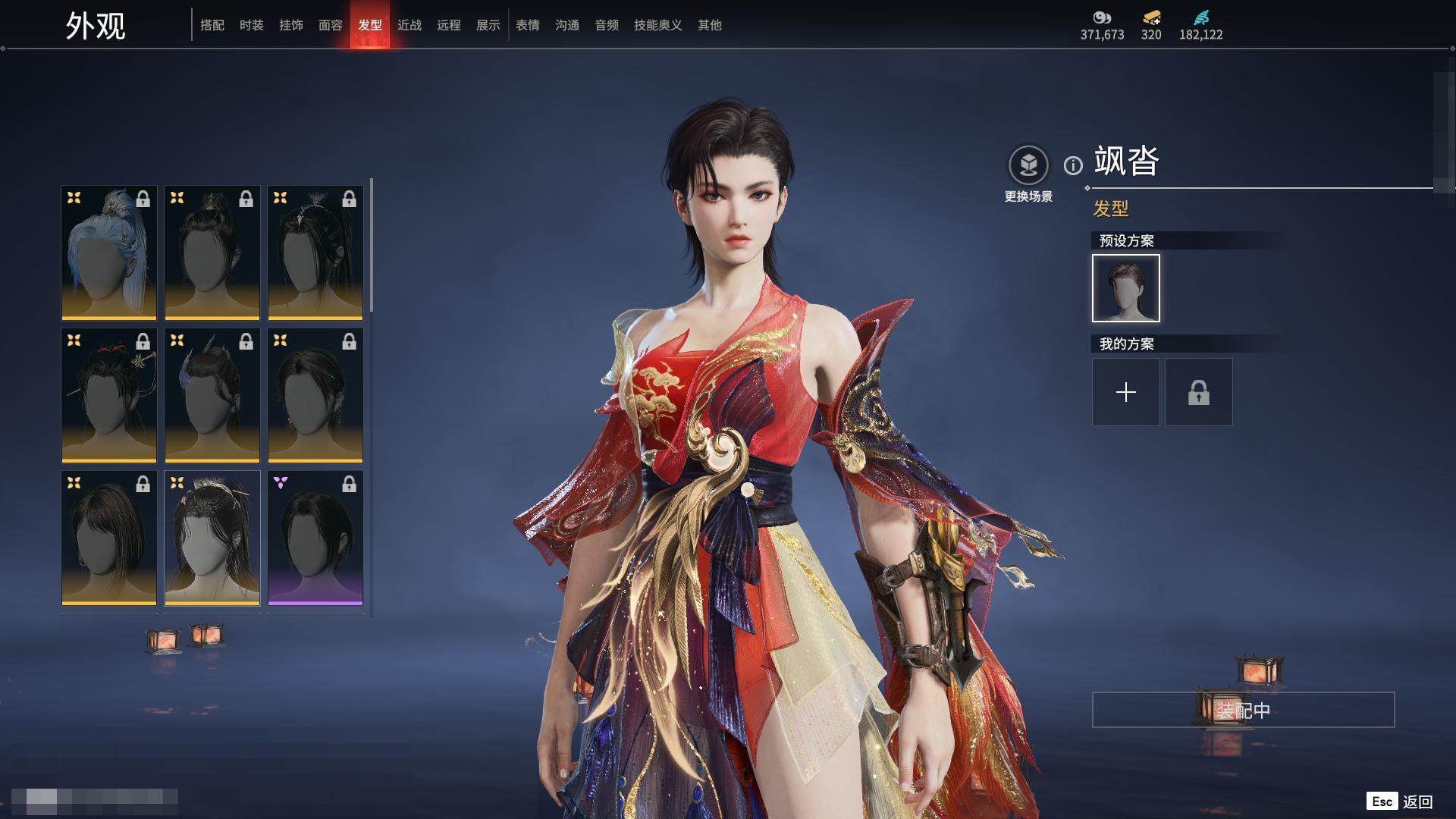Select the preset hairstyle scheme thumbnail
The width and height of the screenshot is (1456, 819).
(1126, 288)
